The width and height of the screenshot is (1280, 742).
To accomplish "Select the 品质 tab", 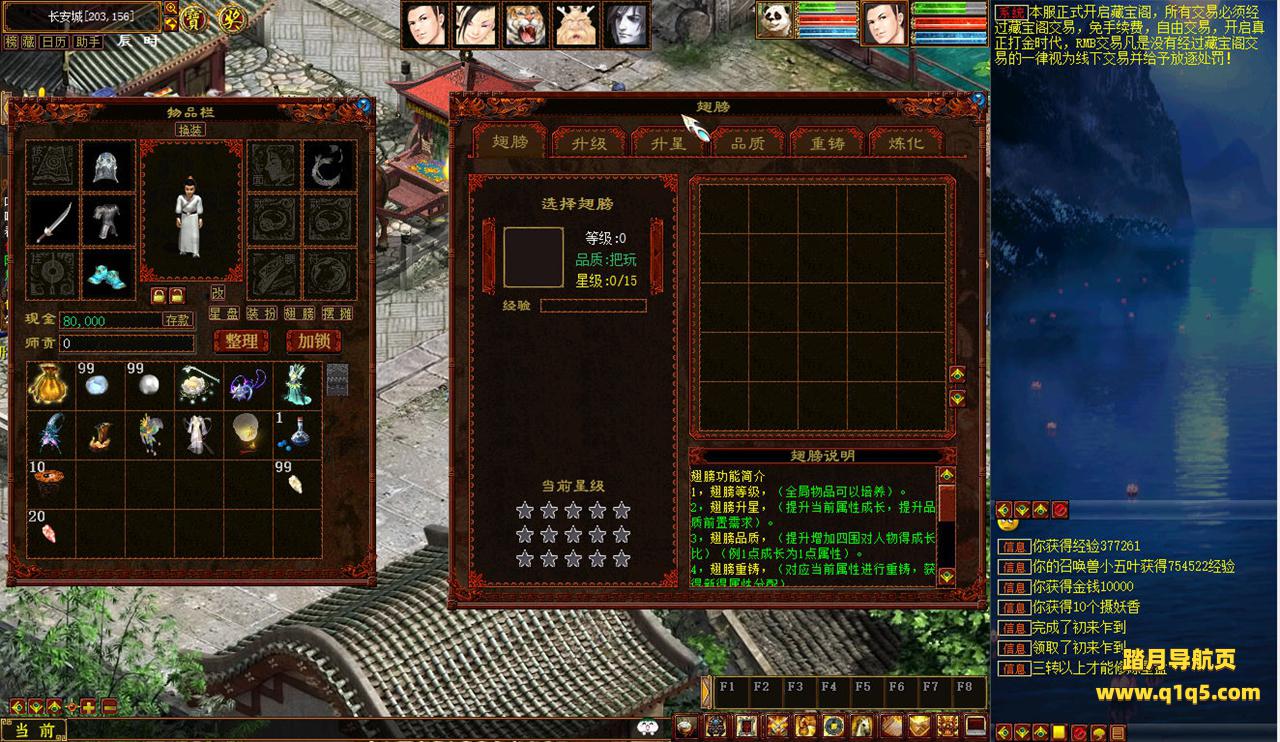I will pos(747,143).
